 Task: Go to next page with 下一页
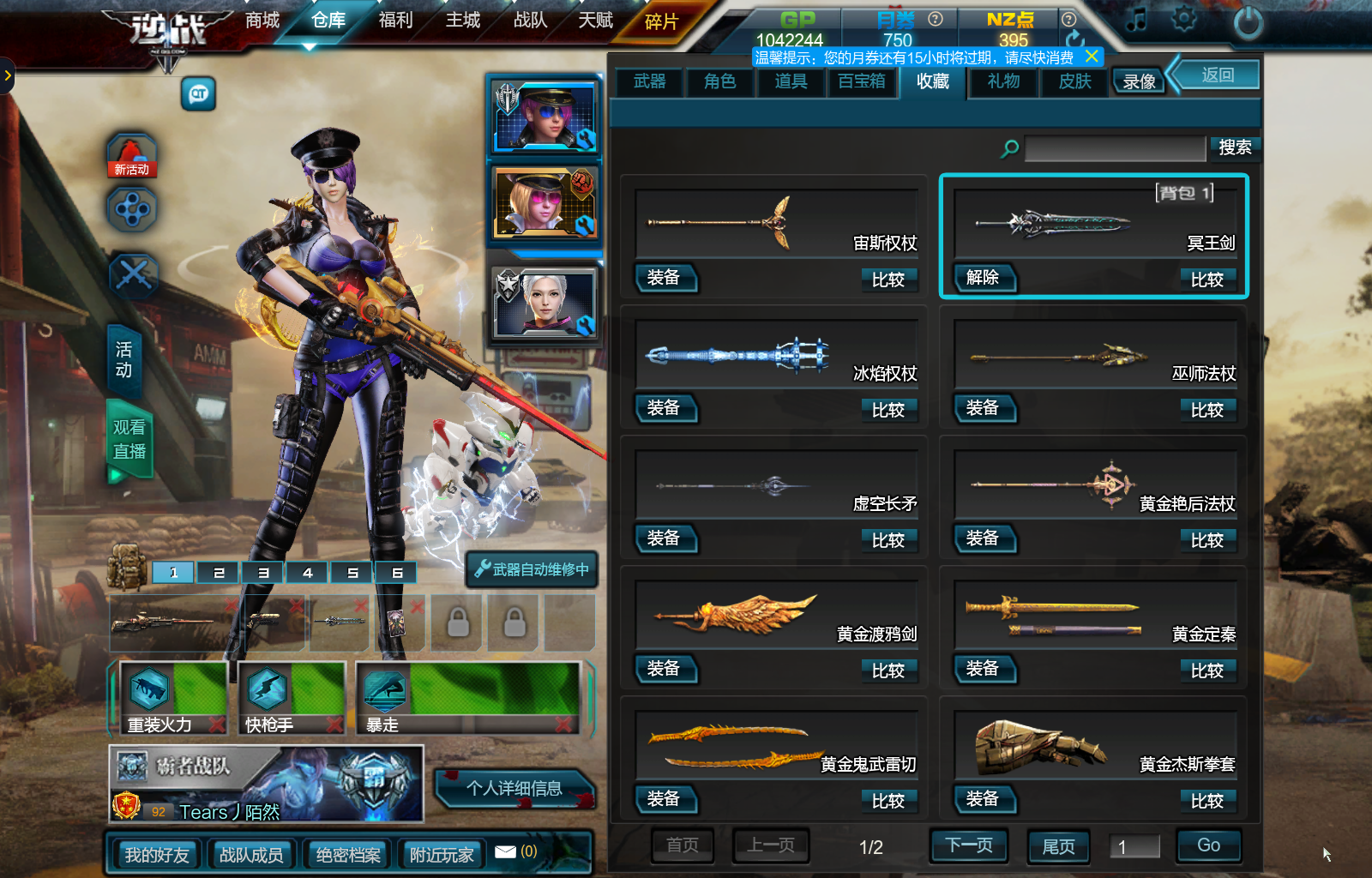(969, 845)
